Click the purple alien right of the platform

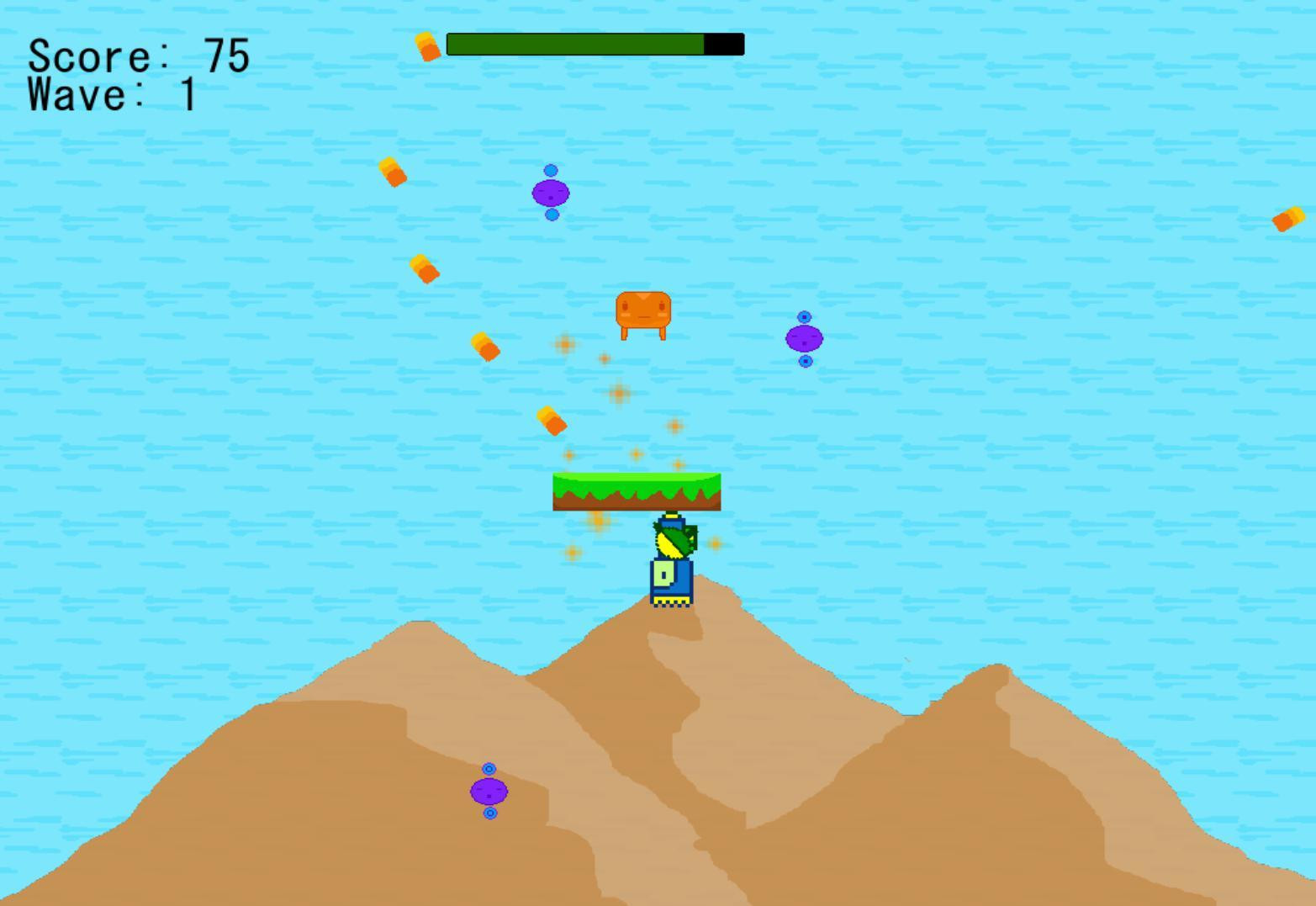pyautogui.click(x=804, y=338)
